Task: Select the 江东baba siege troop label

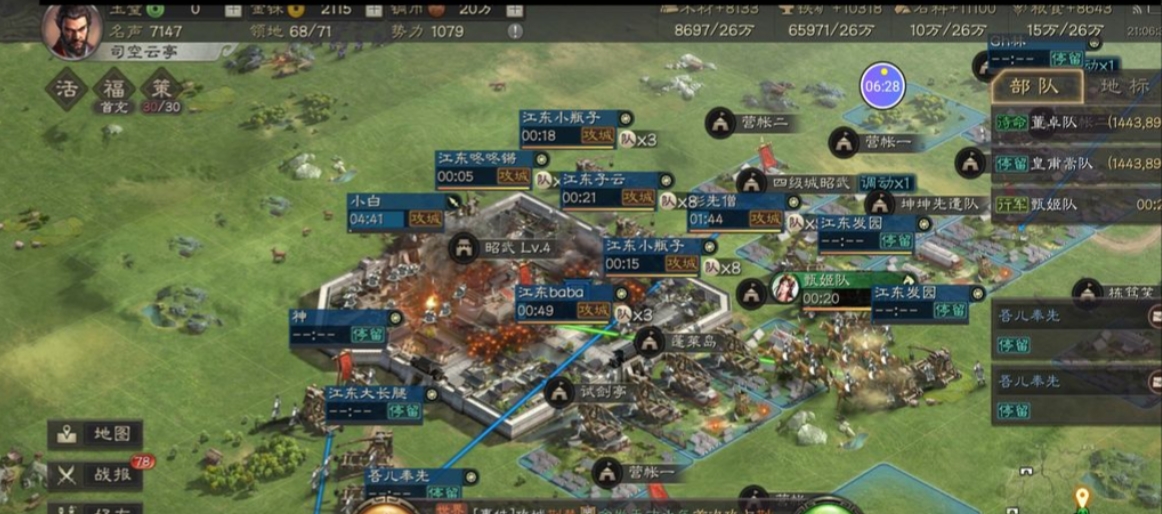Action: point(565,302)
